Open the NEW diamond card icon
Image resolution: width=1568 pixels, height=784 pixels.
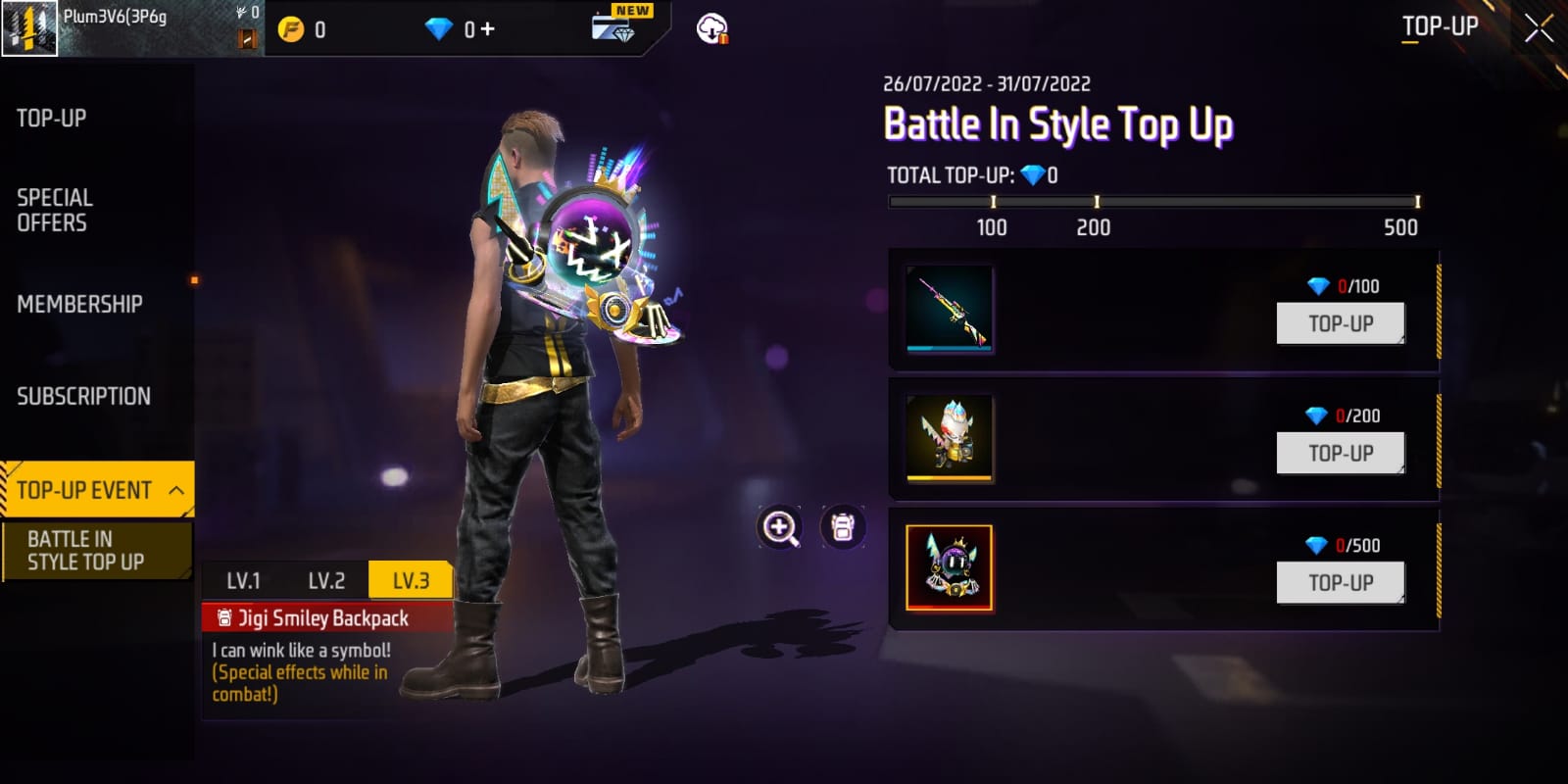point(614,26)
